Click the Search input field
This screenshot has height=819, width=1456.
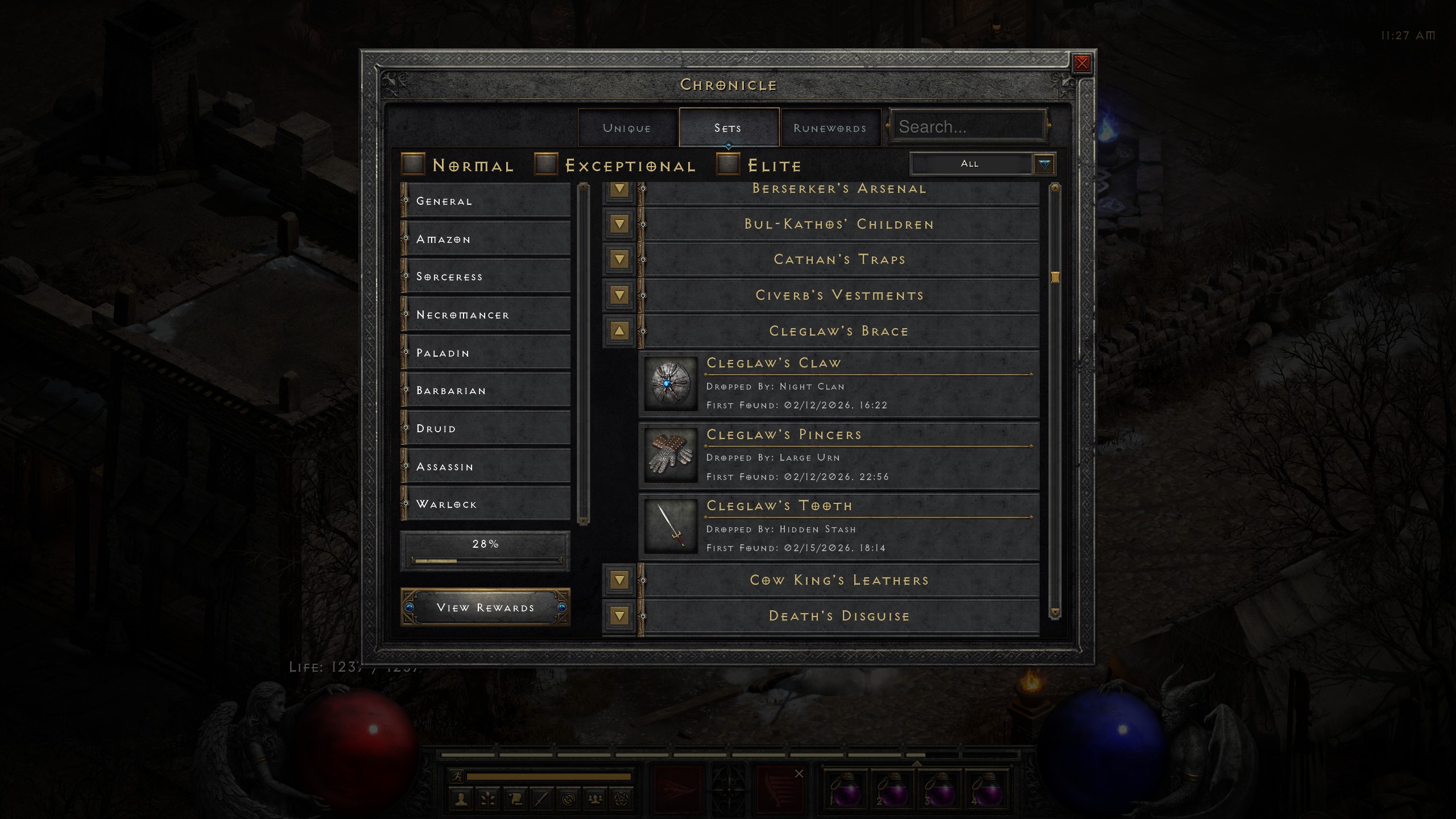(969, 126)
